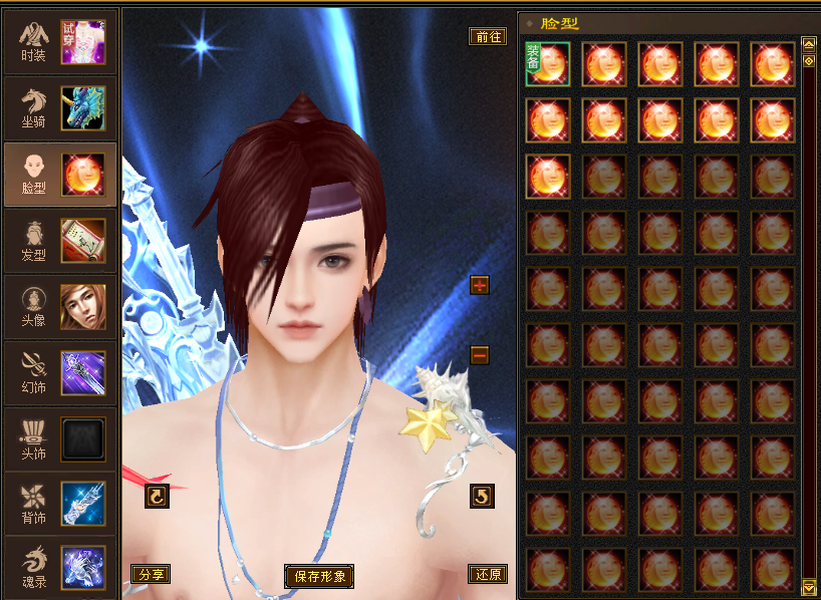Switch to the 坐骑 mount tab
This screenshot has height=600, width=821.
(x=59, y=108)
